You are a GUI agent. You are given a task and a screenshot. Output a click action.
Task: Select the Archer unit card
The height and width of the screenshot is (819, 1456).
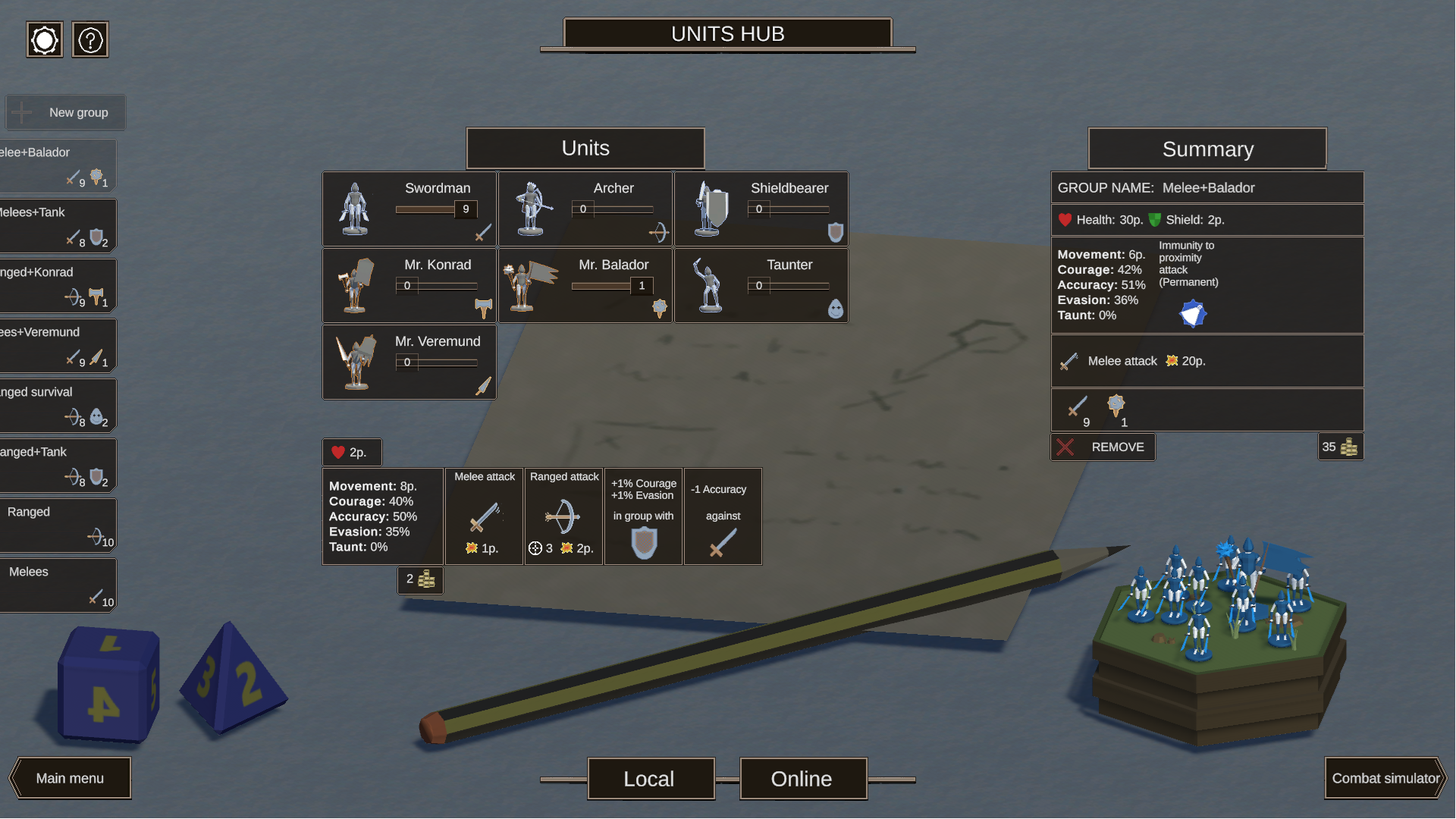(585, 209)
